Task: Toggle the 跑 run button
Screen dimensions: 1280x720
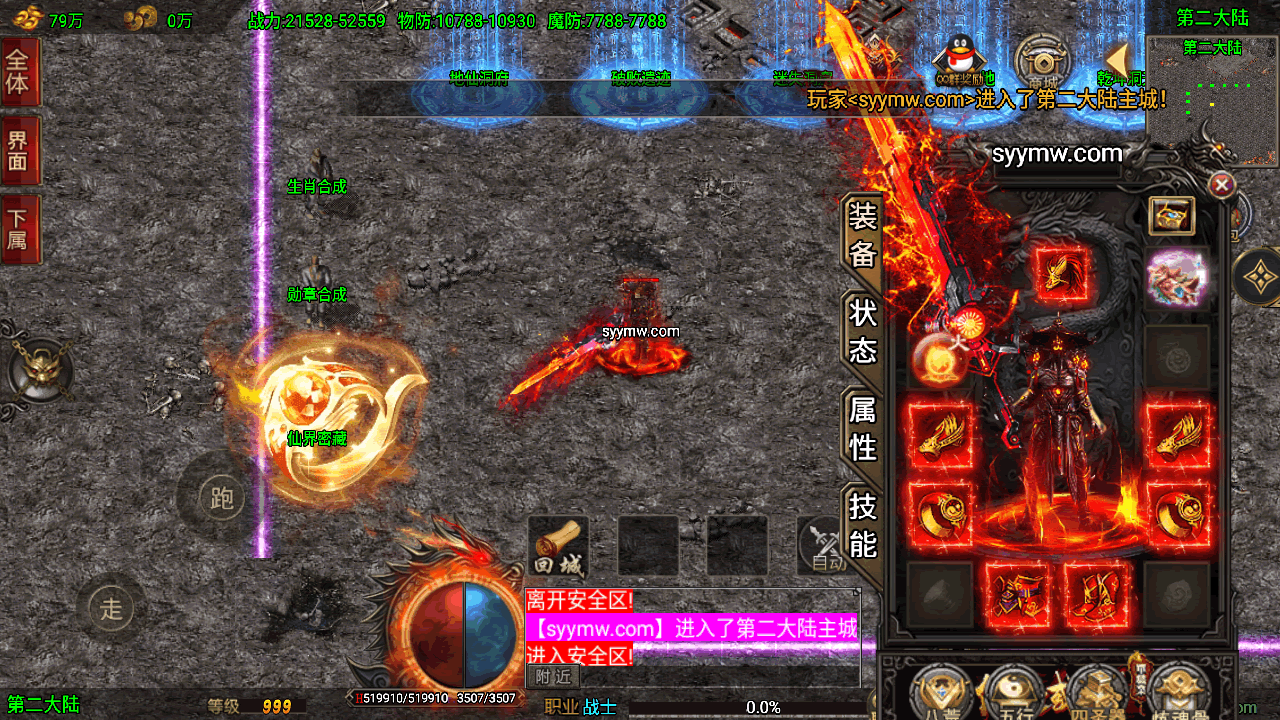Action: (x=221, y=497)
